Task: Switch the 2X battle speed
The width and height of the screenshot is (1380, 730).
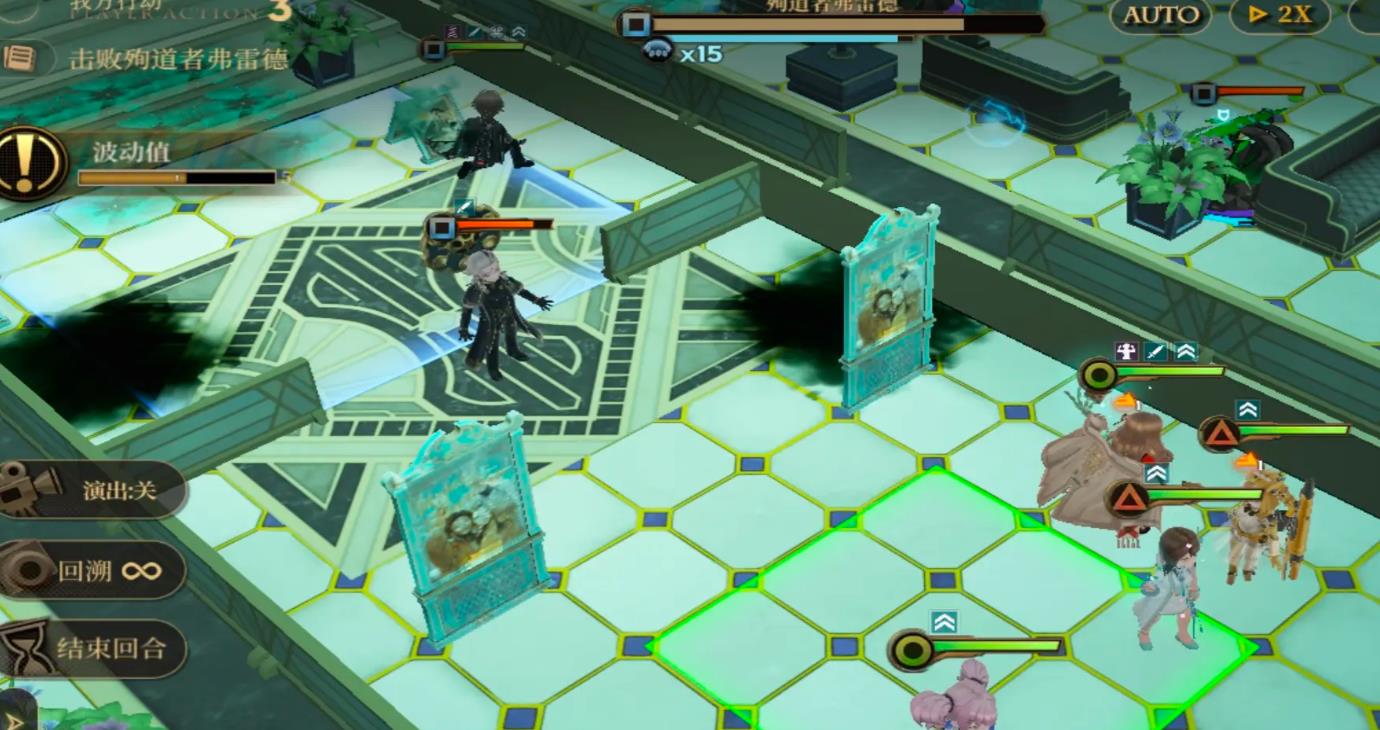Action: point(1279,15)
